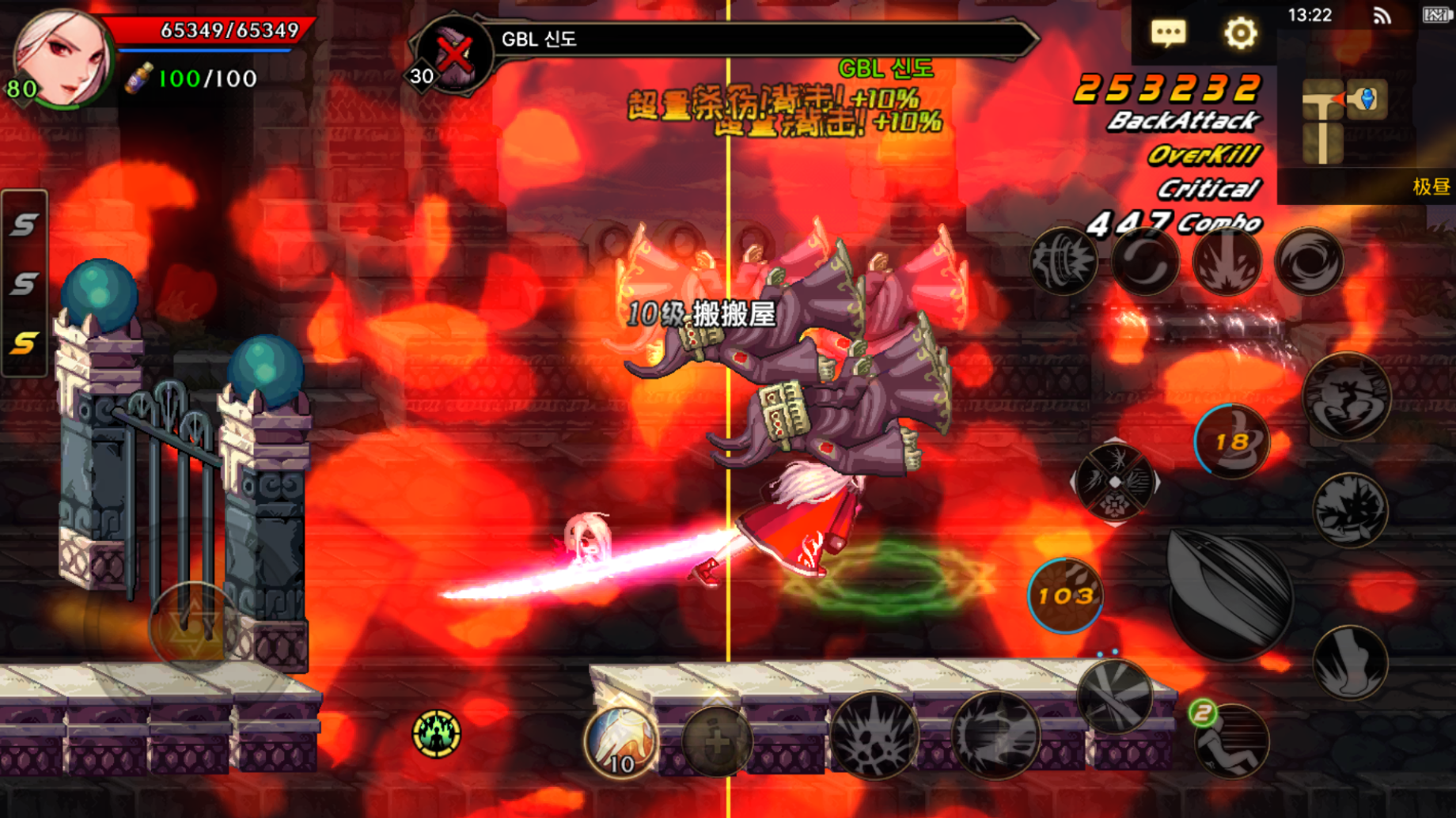Use the feather item with count 10
1456x818 pixels.
[x=621, y=741]
